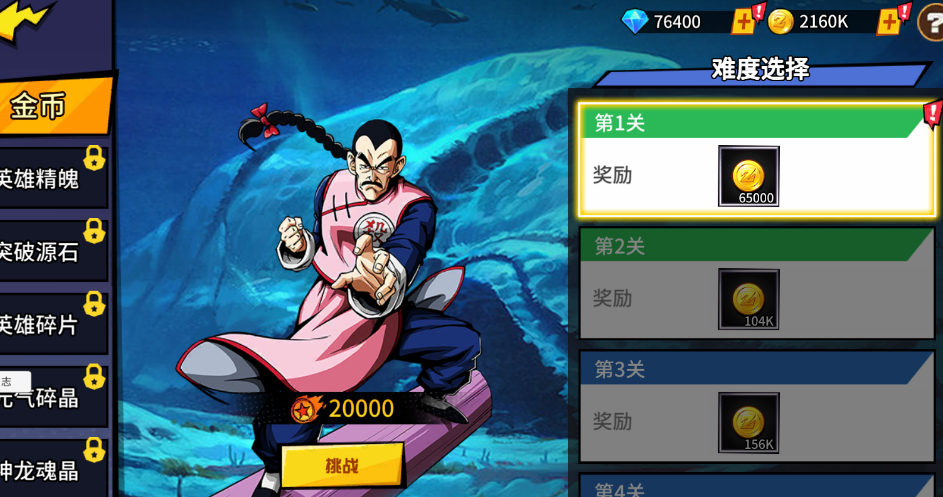
Task: View the 65000 gold reward icon
Action: click(x=748, y=176)
